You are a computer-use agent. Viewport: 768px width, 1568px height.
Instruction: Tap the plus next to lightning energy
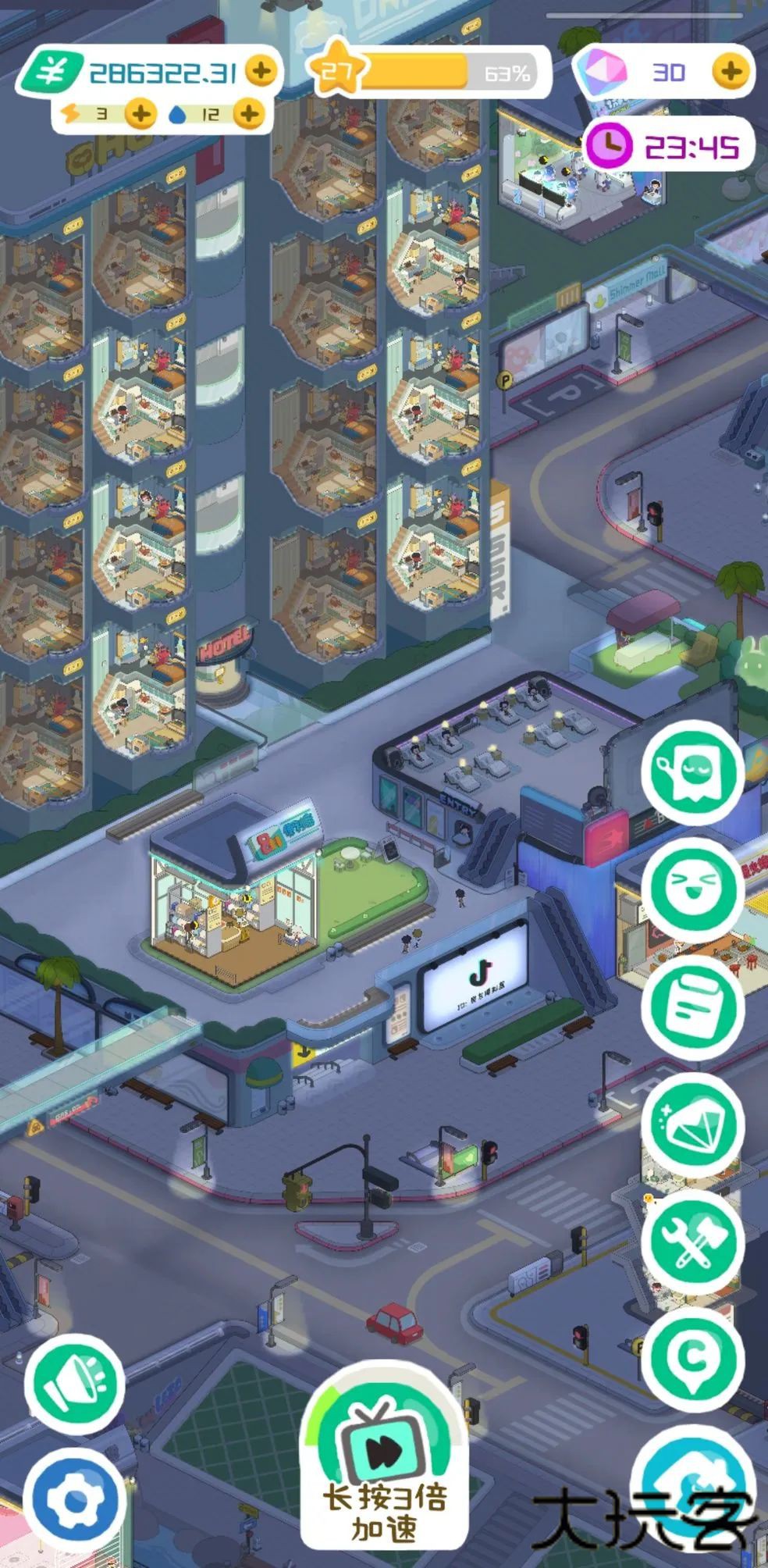(x=140, y=114)
